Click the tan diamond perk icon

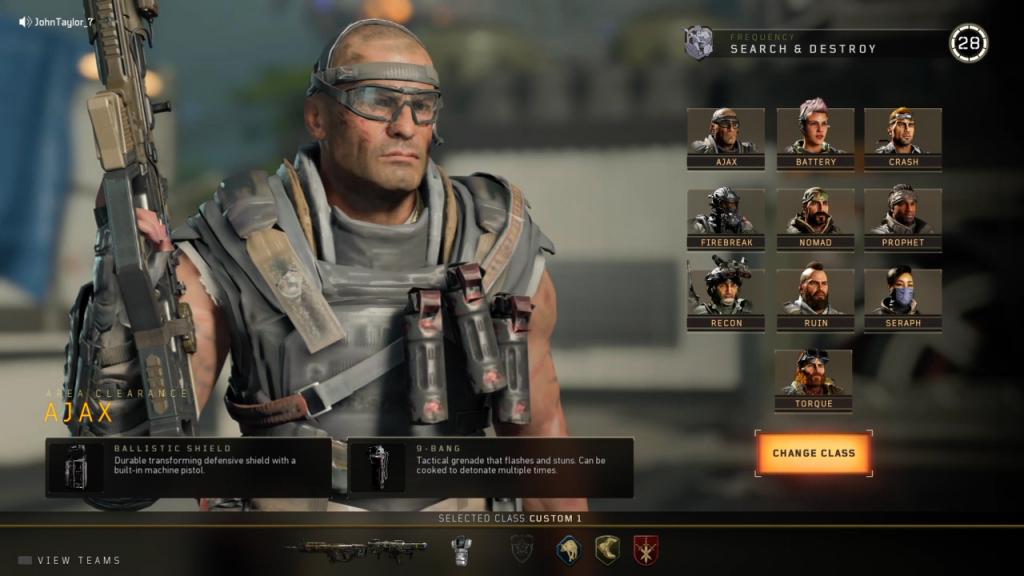tap(607, 549)
